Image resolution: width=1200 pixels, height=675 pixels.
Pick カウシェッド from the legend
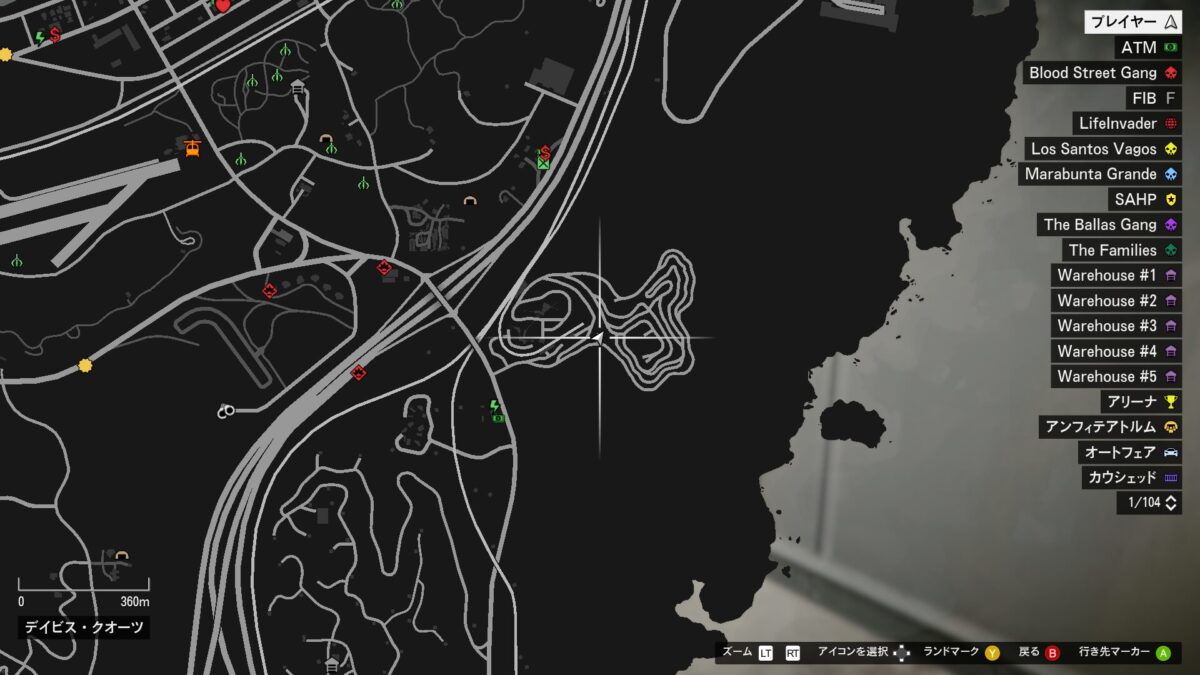click(x=1131, y=477)
